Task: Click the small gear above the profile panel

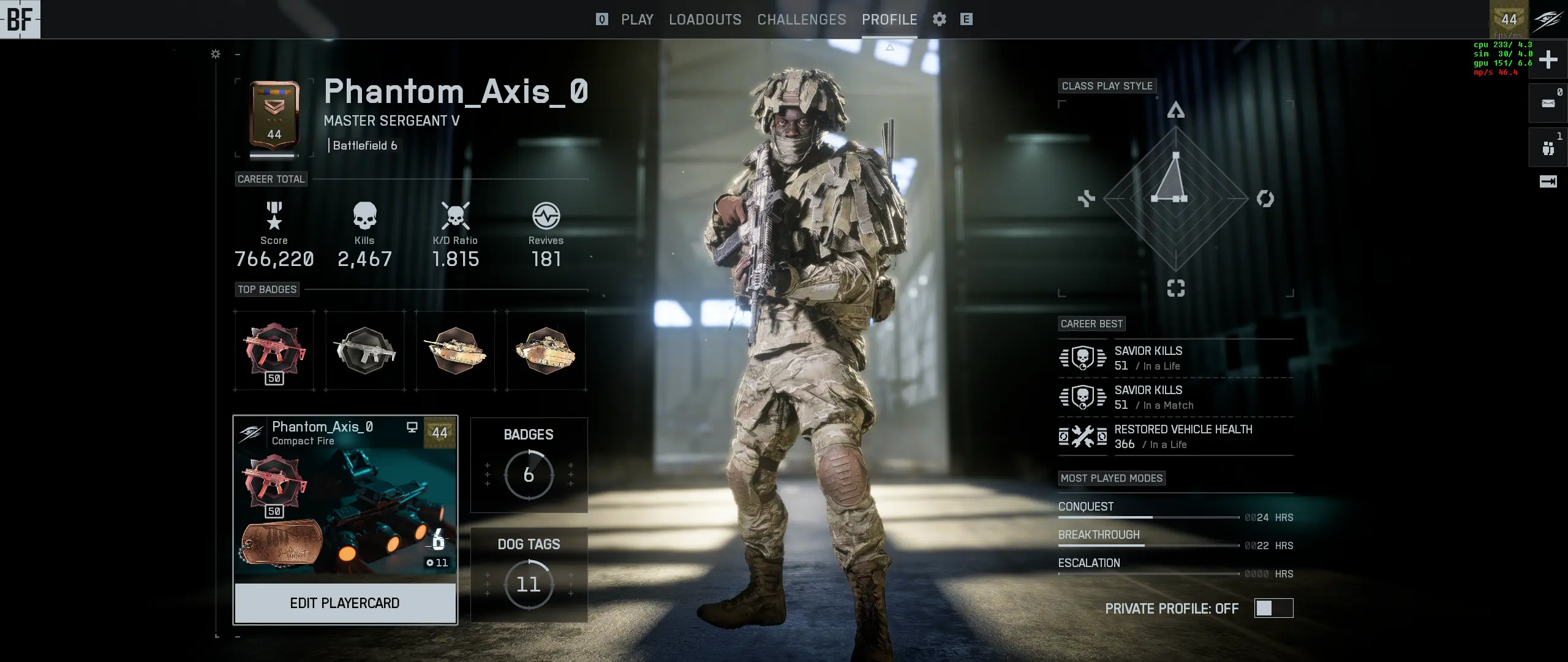Action: pyautogui.click(x=216, y=54)
